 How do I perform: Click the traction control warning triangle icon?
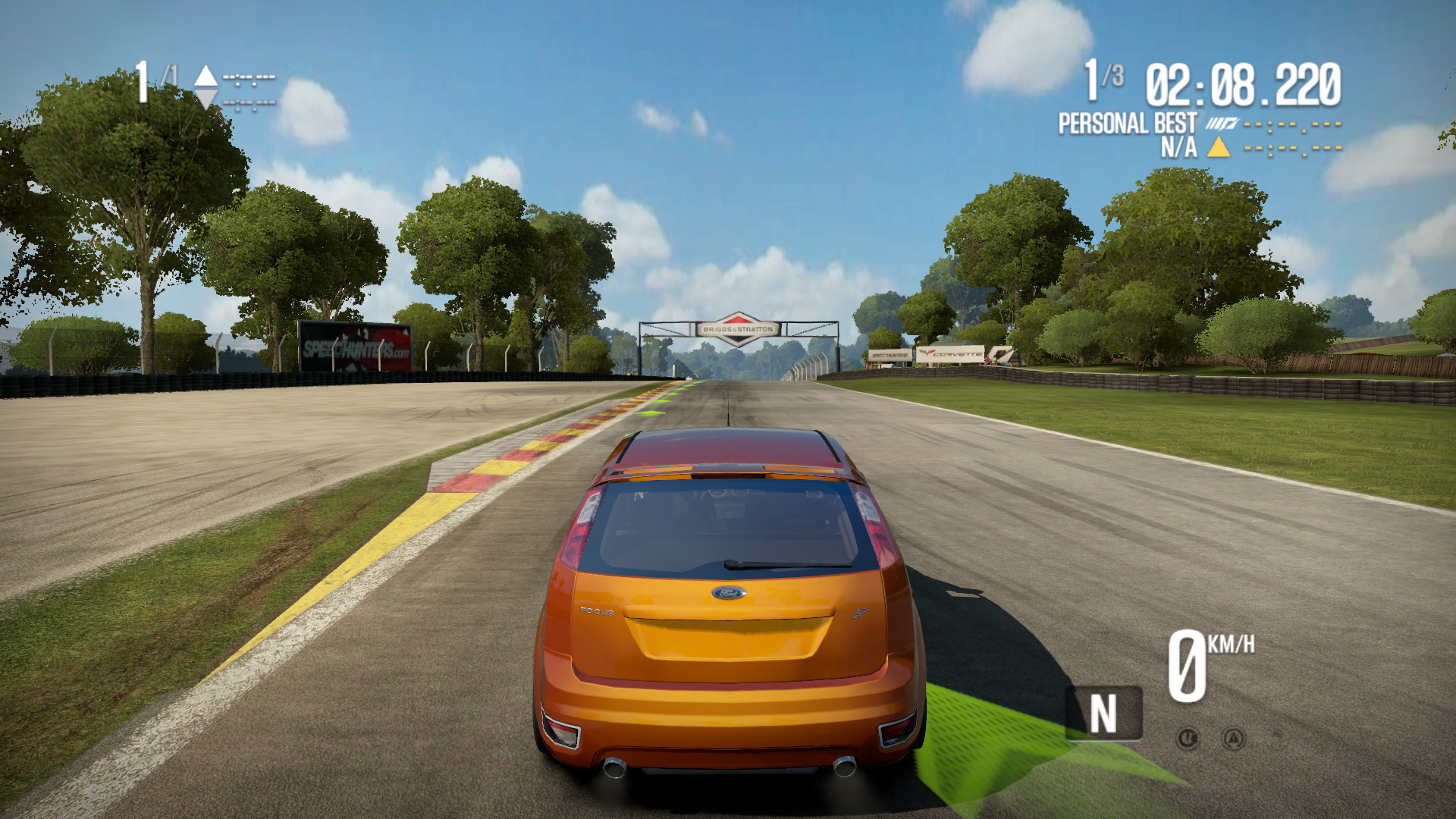pyautogui.click(x=1234, y=738)
